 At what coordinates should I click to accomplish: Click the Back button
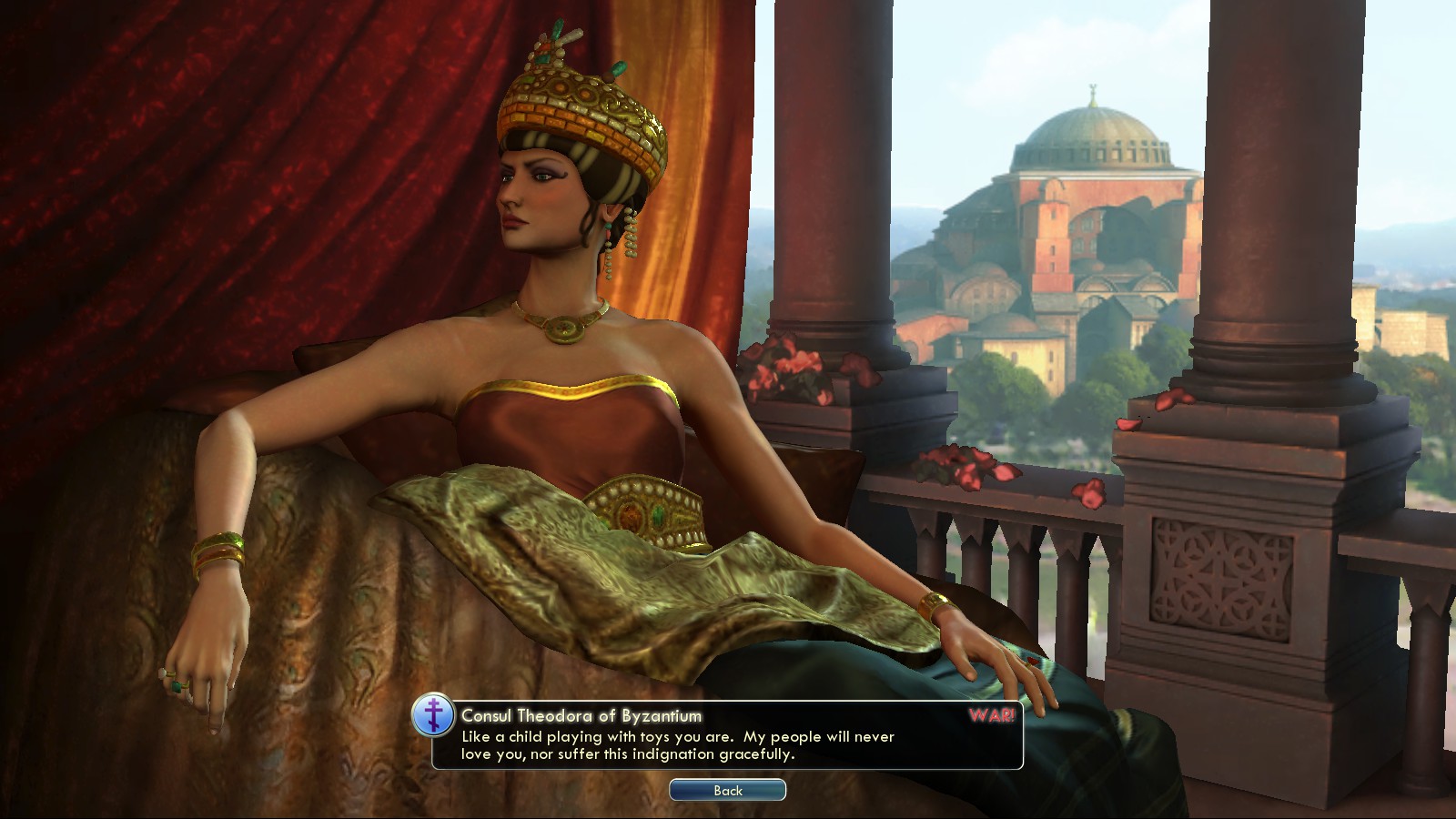pos(727,790)
